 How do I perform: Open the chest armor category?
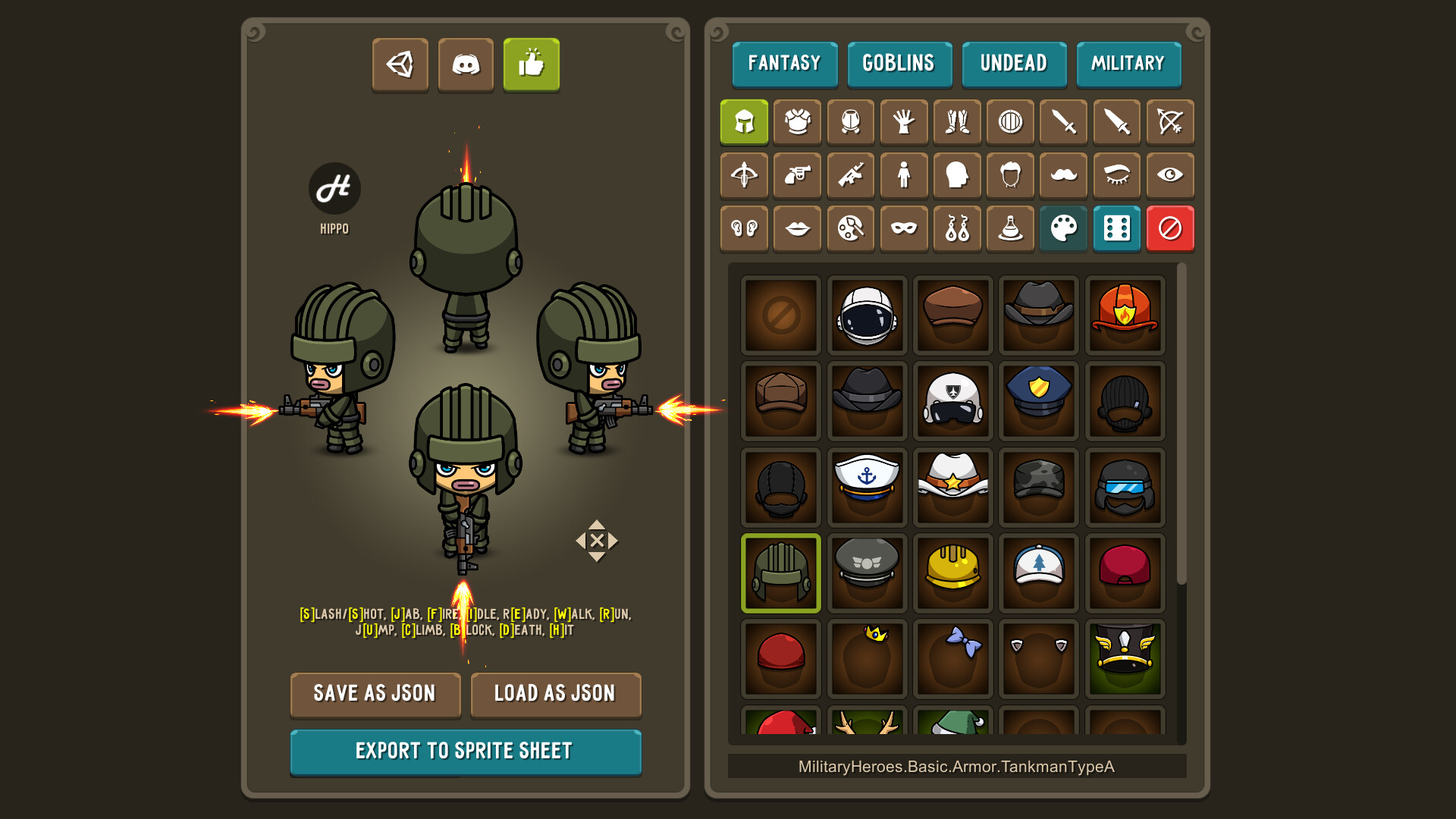pyautogui.click(x=797, y=122)
